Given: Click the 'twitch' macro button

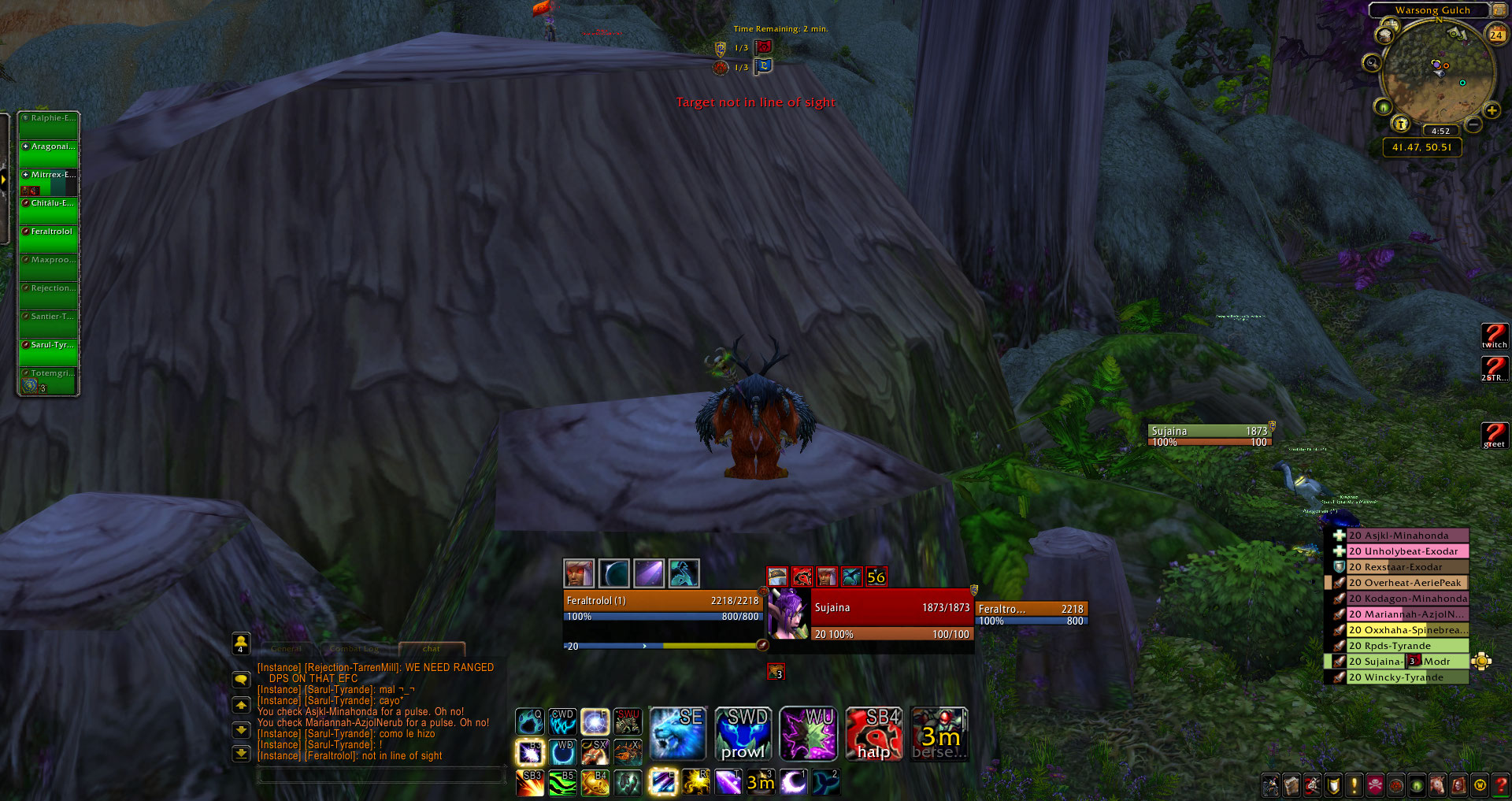Looking at the screenshot, I should tap(1494, 336).
